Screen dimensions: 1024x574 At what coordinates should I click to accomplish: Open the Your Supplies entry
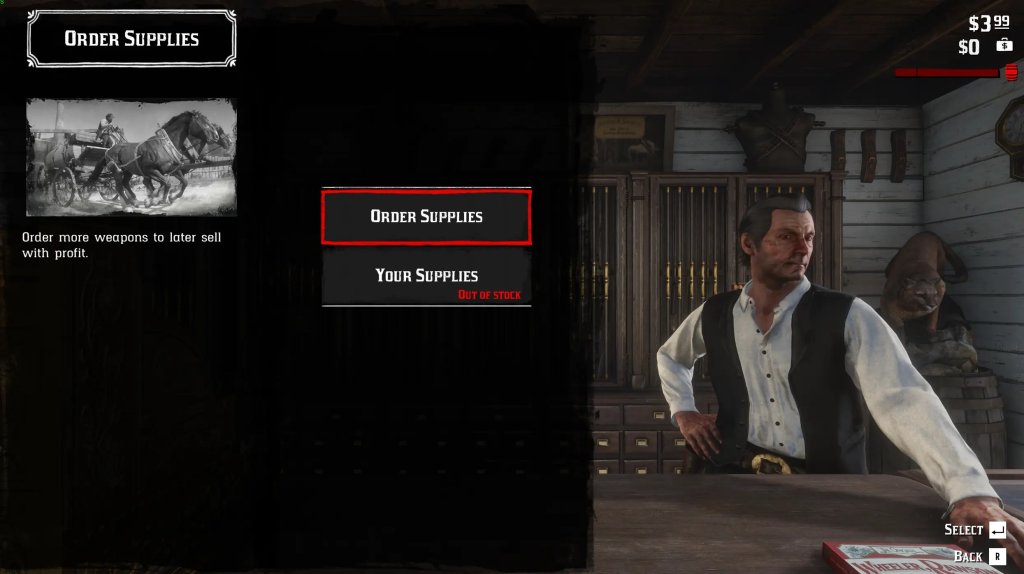pyautogui.click(x=426, y=276)
